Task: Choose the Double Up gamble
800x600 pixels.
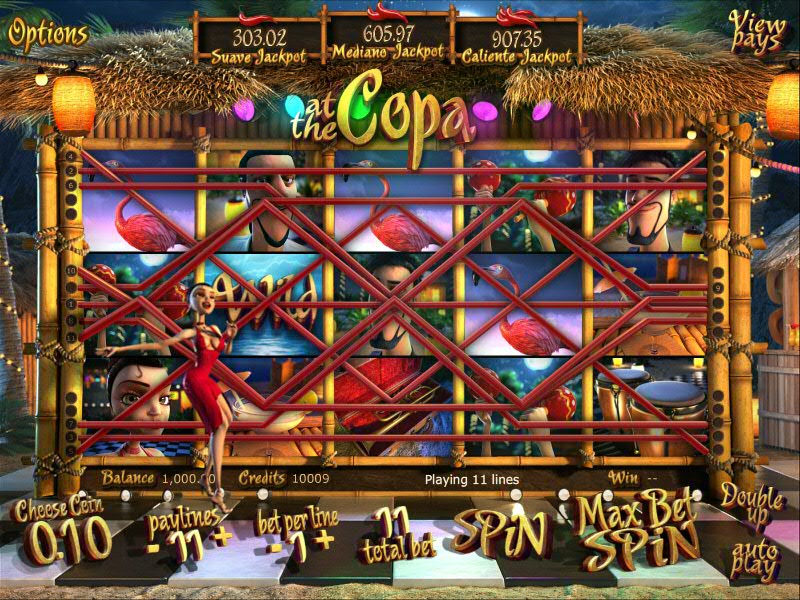Action: coord(752,506)
